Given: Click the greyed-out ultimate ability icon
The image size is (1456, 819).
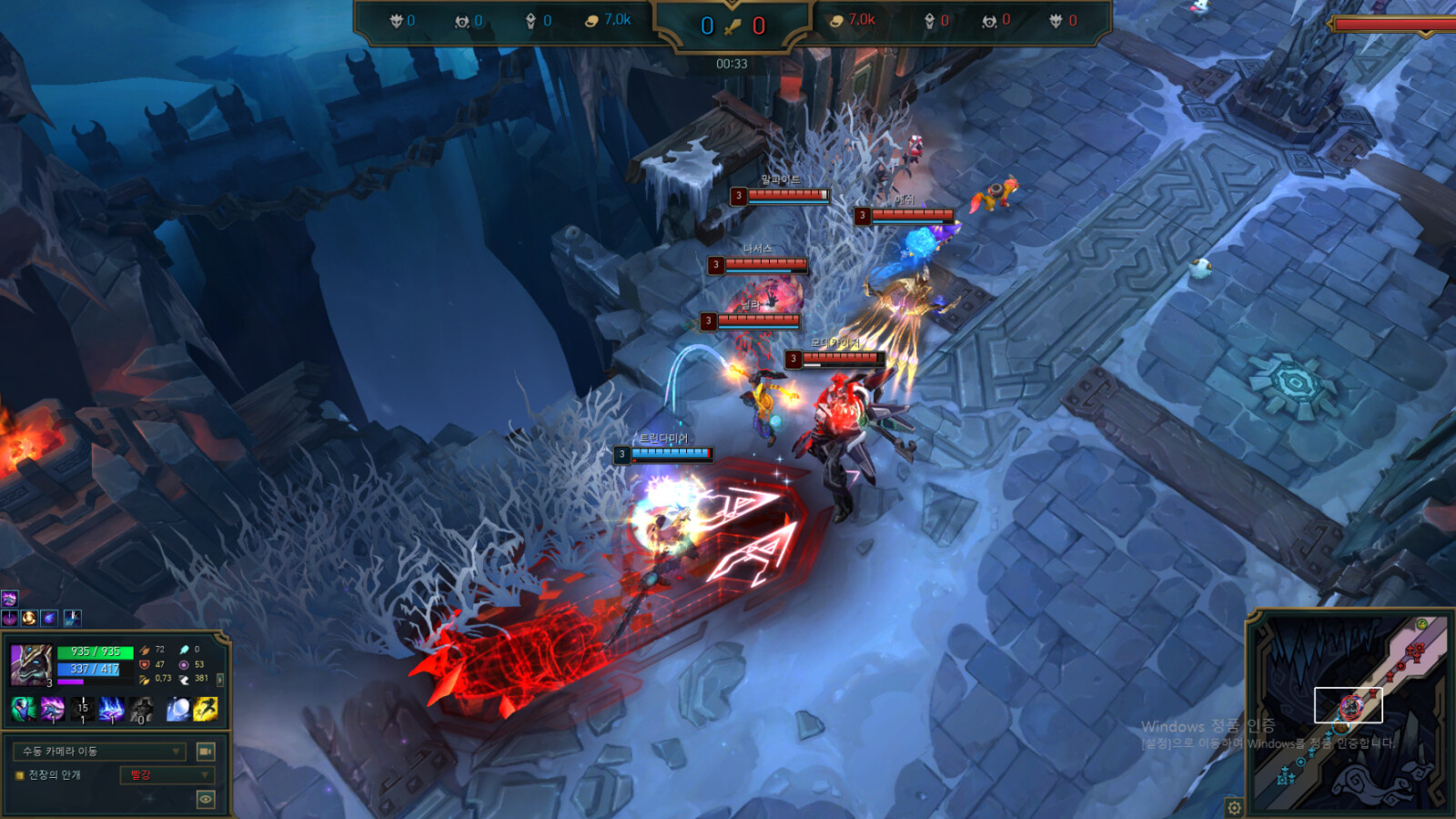Looking at the screenshot, I should 141,708.
